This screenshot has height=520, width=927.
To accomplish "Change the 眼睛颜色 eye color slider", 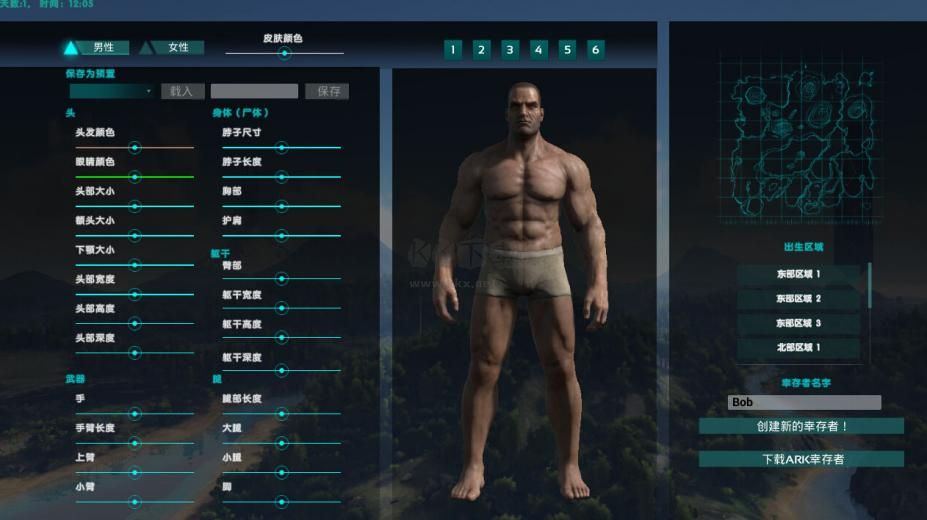I will coord(134,176).
